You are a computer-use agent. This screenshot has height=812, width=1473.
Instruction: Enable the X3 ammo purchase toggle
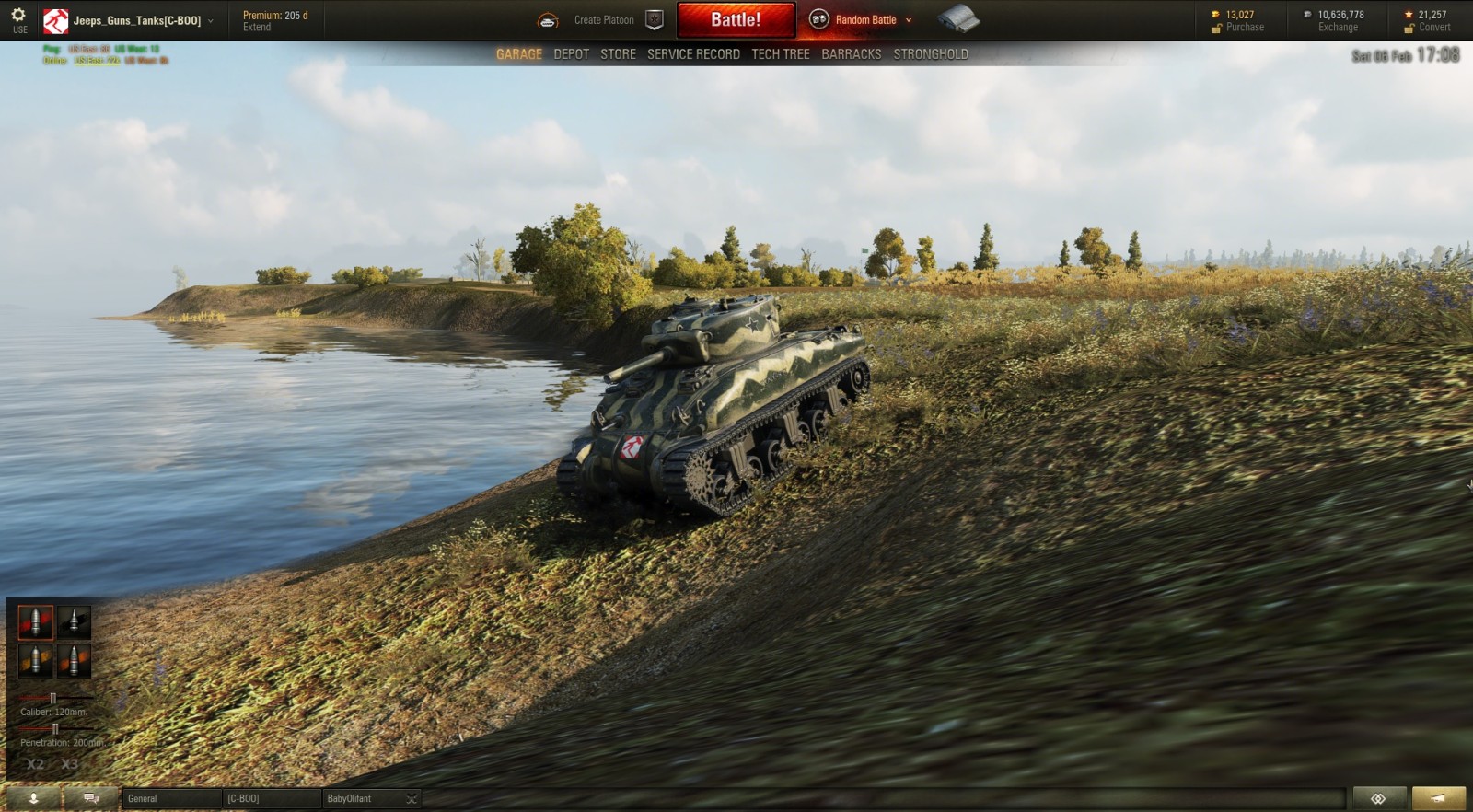click(x=69, y=764)
